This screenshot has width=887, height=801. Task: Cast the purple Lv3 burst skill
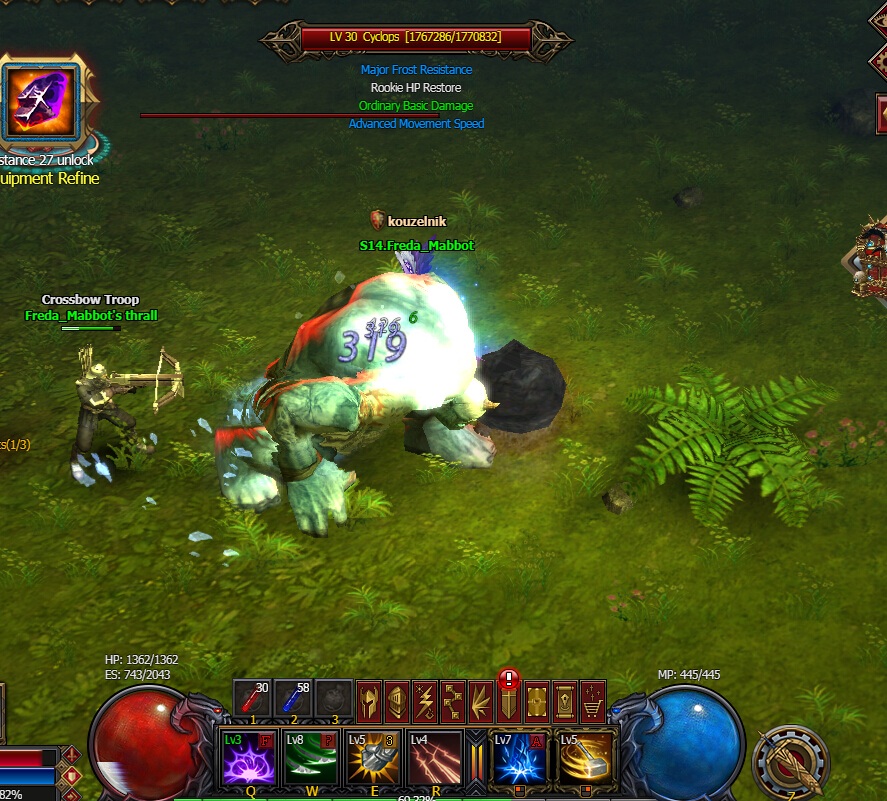pos(248,757)
